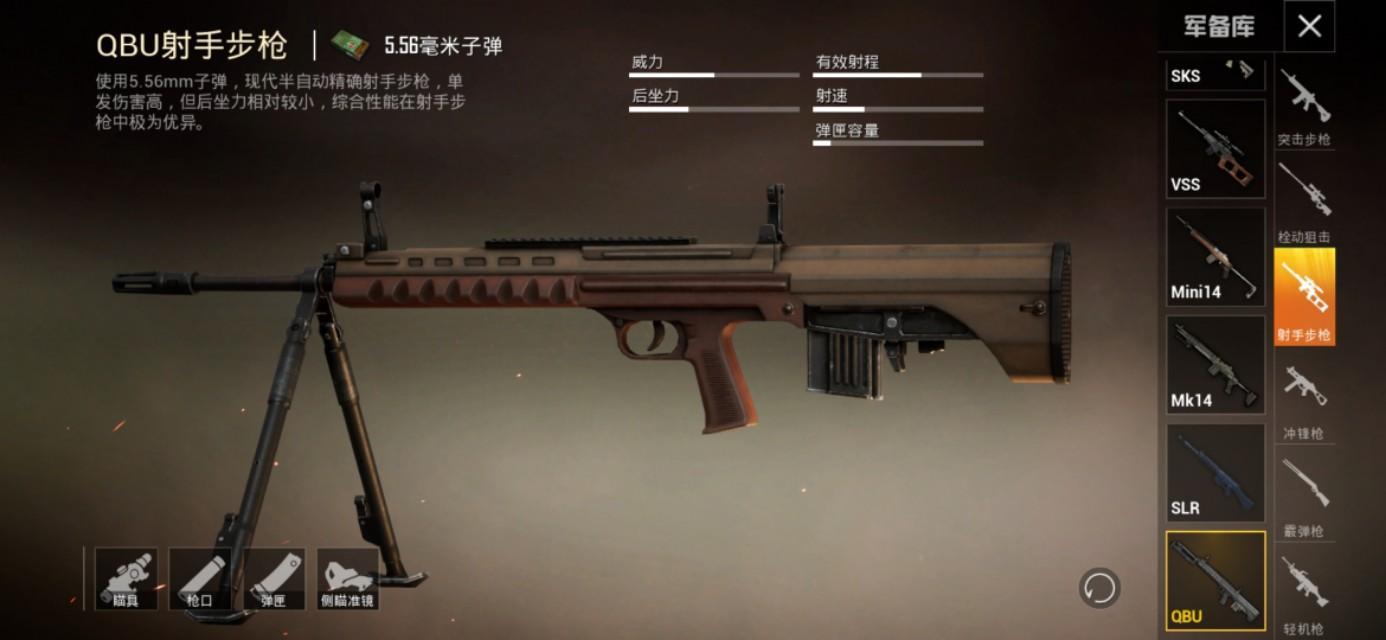The width and height of the screenshot is (1386, 640).
Task: Select the QBU weapon entry
Action: tap(1215, 581)
